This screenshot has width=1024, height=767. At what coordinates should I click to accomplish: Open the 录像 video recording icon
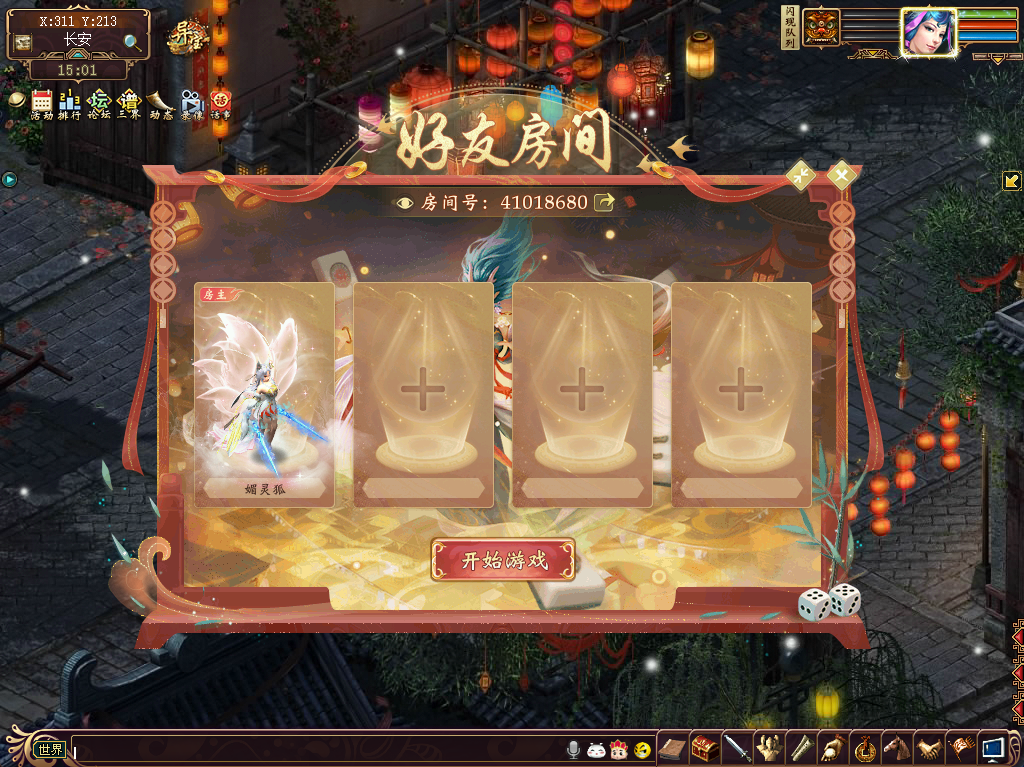[191, 101]
